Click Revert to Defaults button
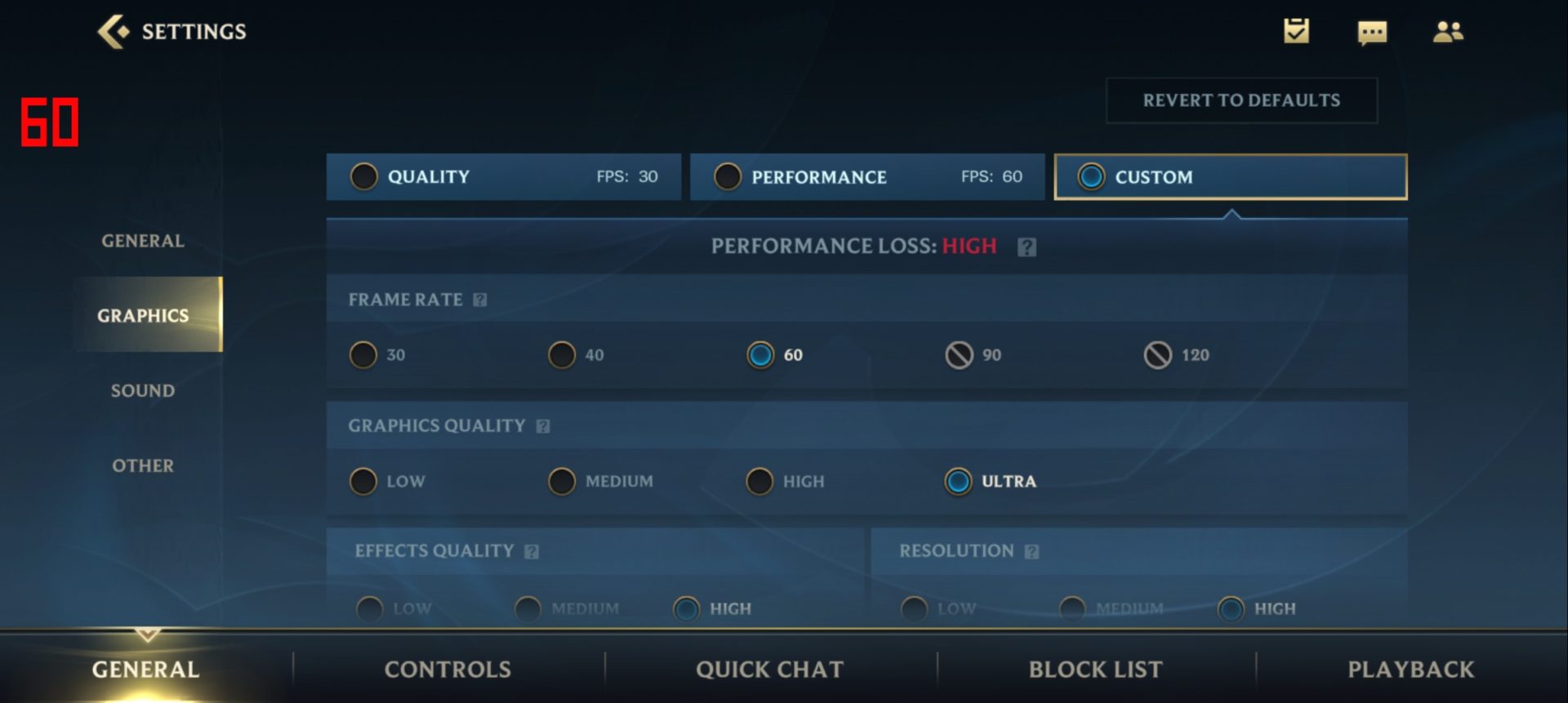The width and height of the screenshot is (1568, 703). click(1241, 100)
